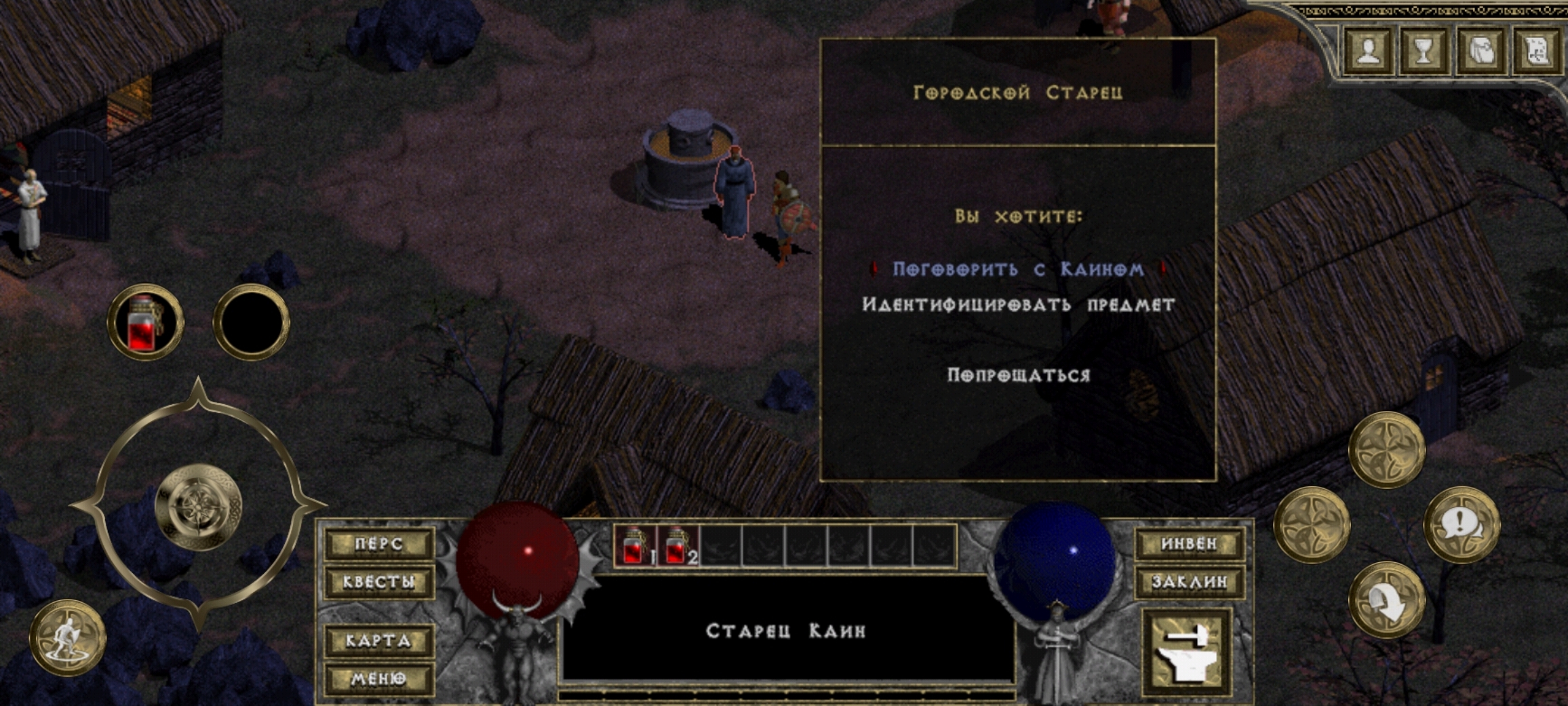Tap the curved arrow action button
The image size is (1568, 706).
click(1387, 600)
